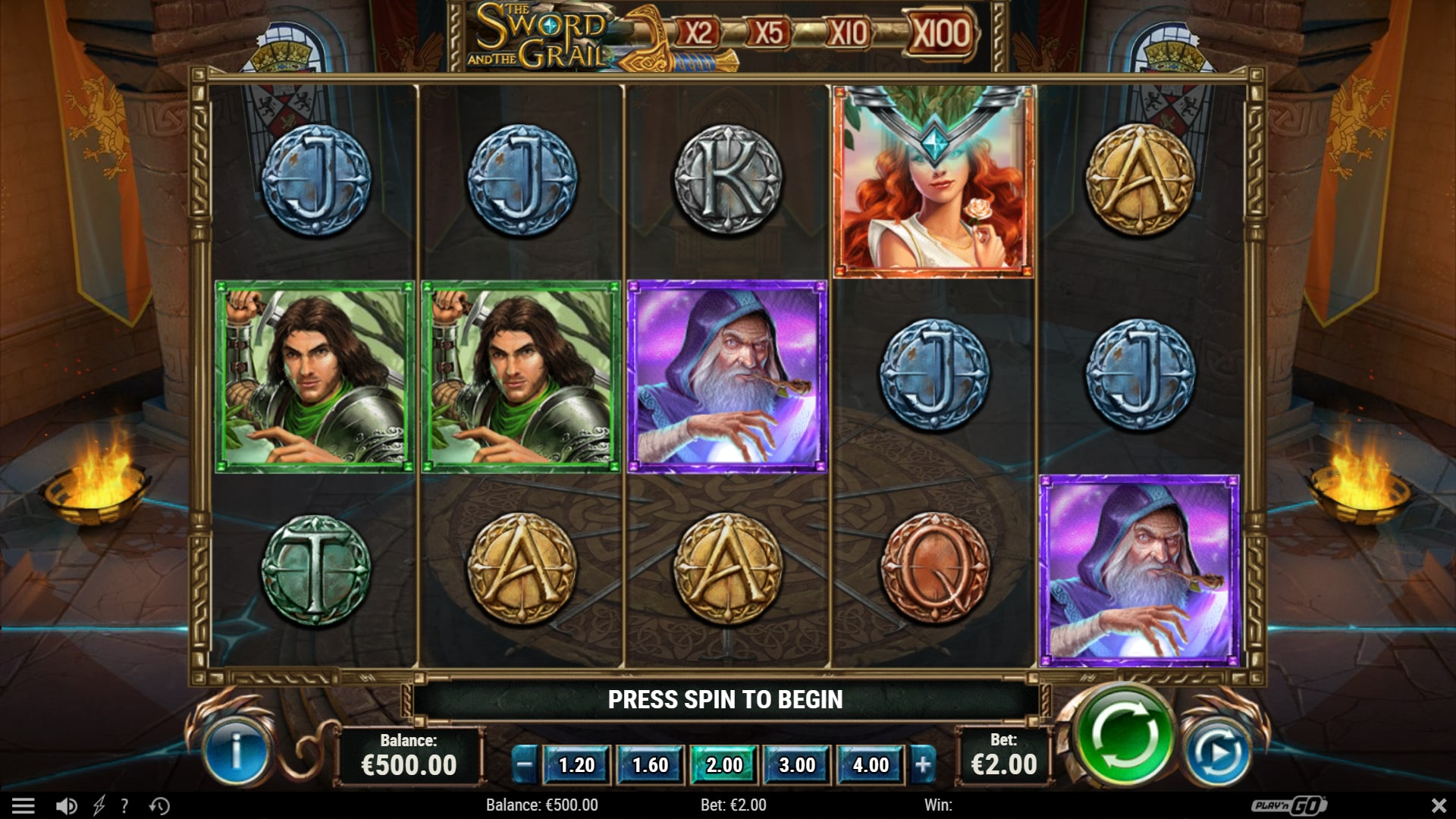Toggle the sound speaker icon

pos(67,805)
